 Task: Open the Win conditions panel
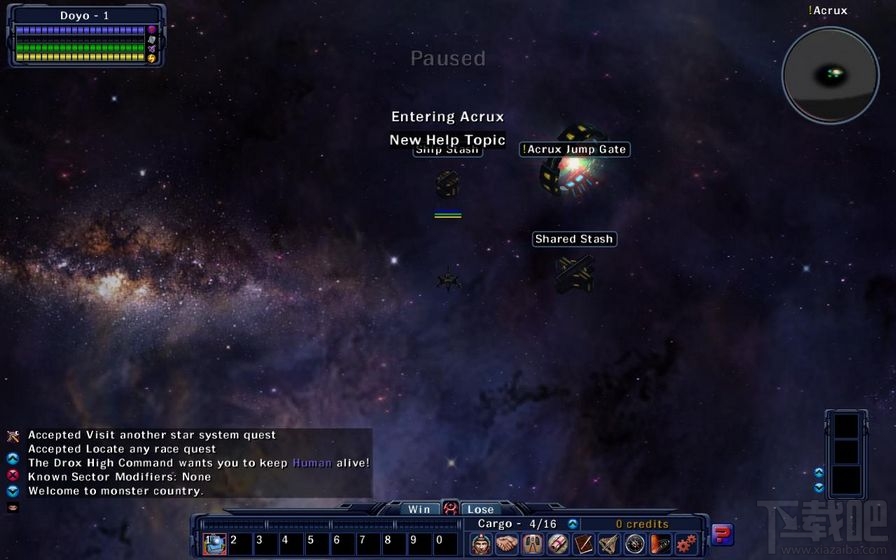[419, 509]
